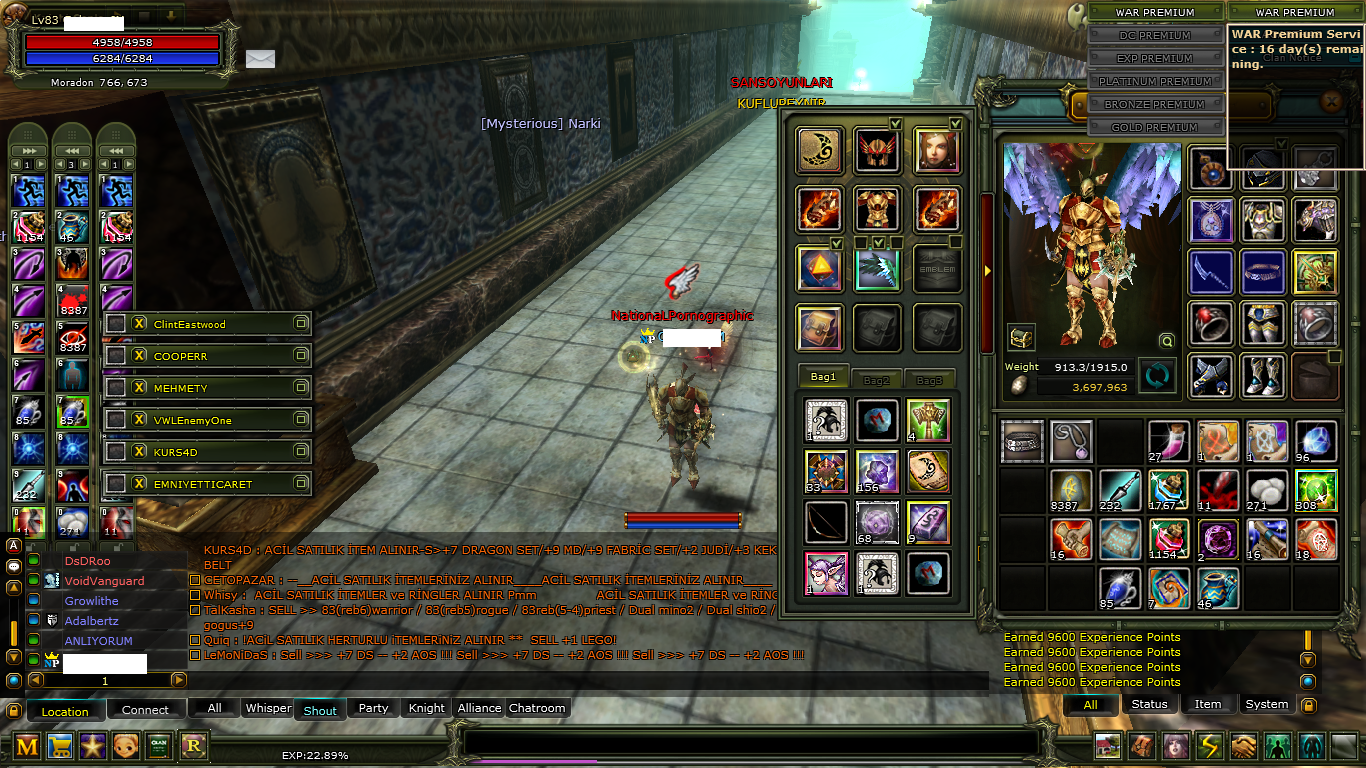This screenshot has width=1366, height=768.
Task: Switch chat to the Whisper tab
Action: (x=268, y=708)
